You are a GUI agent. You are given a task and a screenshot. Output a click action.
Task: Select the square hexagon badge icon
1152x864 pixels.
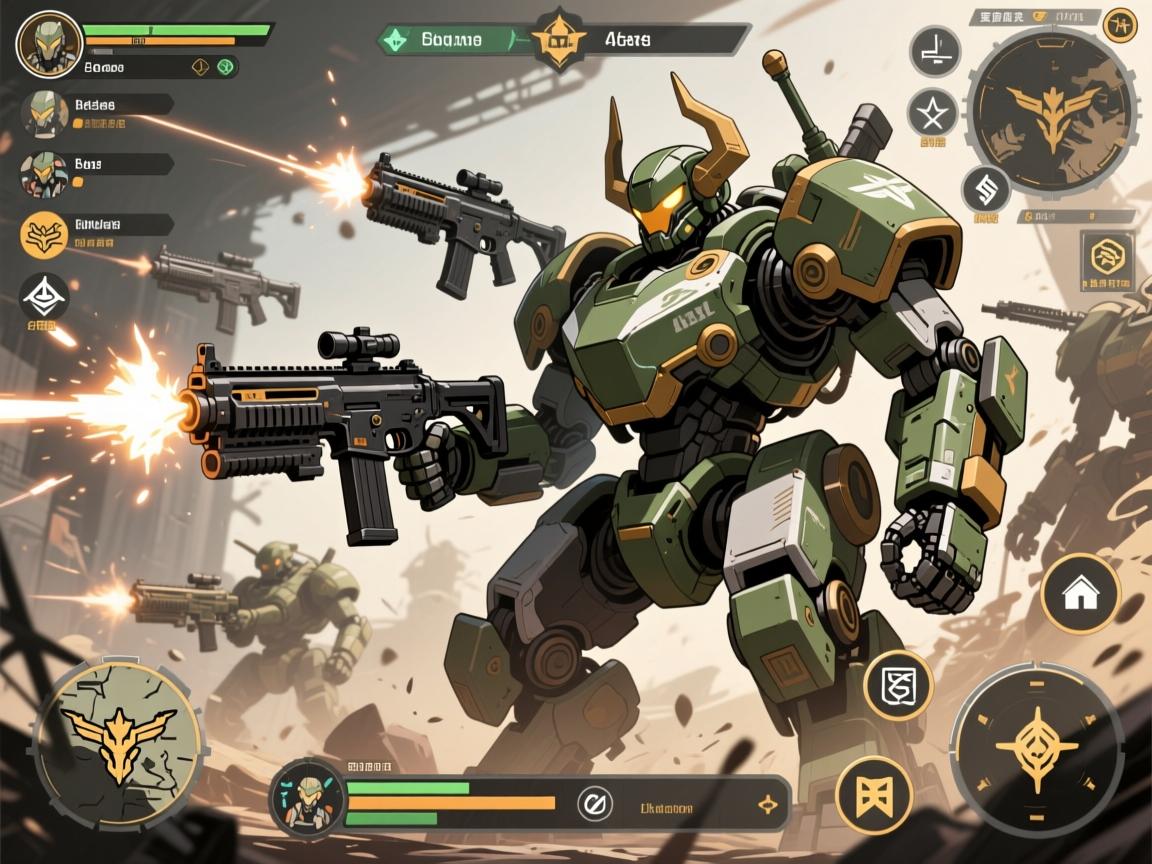1107,258
